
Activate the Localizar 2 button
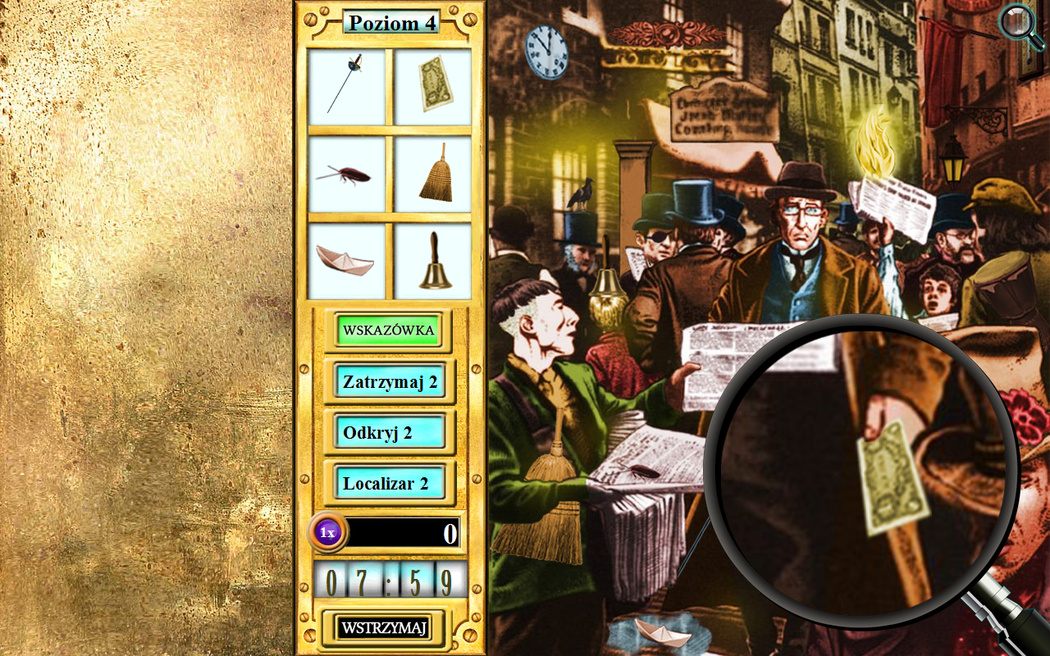coord(390,484)
